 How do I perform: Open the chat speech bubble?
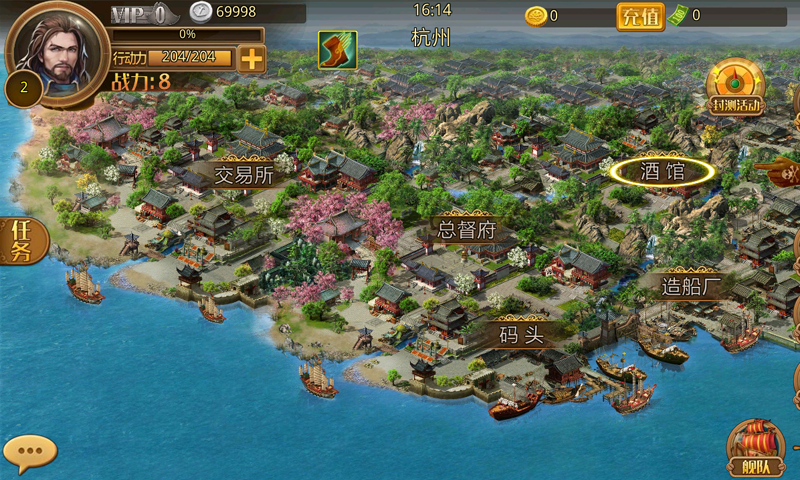click(x=29, y=451)
